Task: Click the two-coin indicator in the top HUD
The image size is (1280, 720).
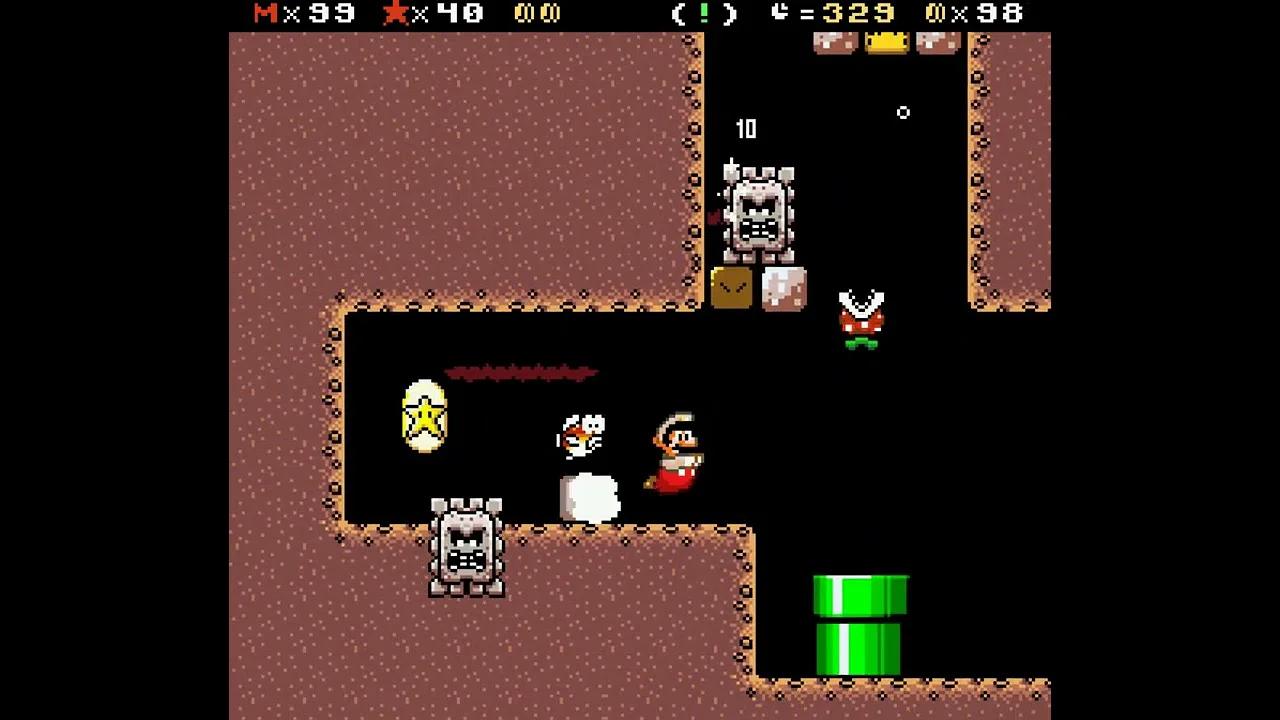Action: tap(537, 13)
